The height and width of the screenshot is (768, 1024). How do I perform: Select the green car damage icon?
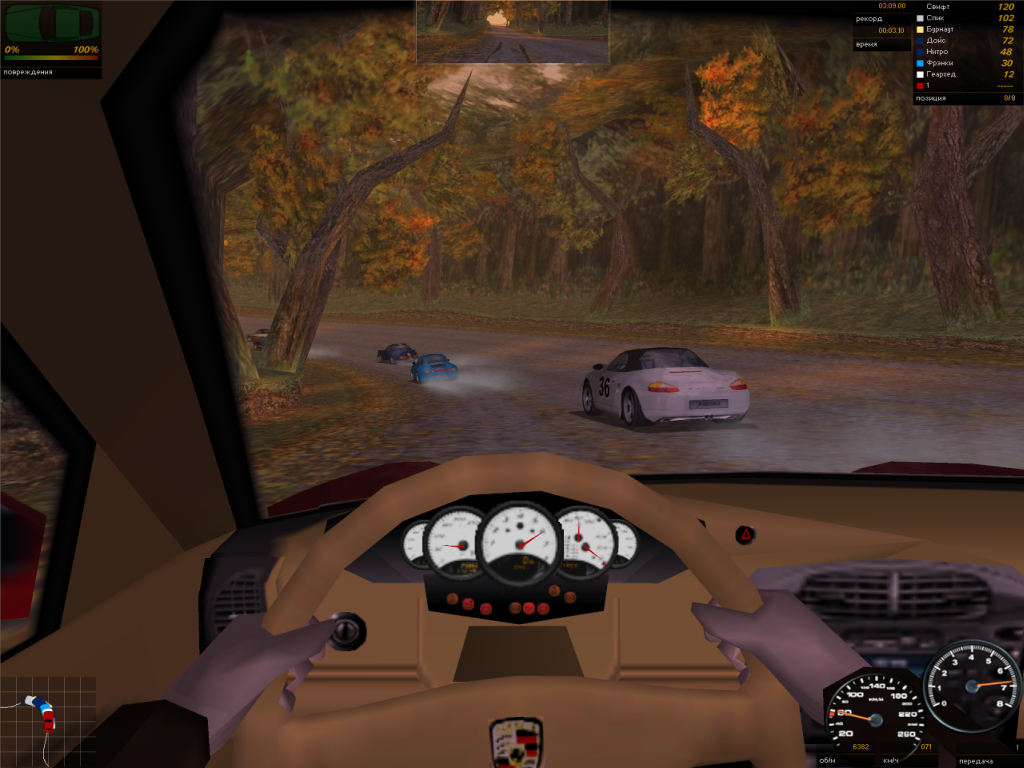click(52, 21)
